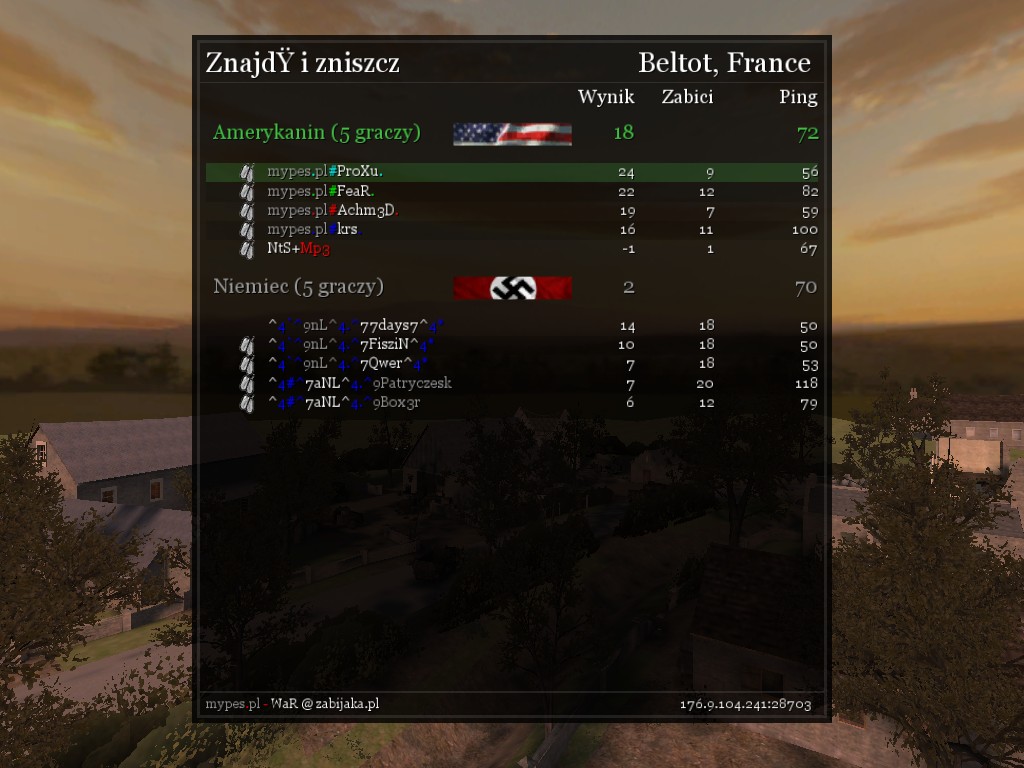The image size is (1024, 768).
Task: Choose the krs player row
Action: 512,229
